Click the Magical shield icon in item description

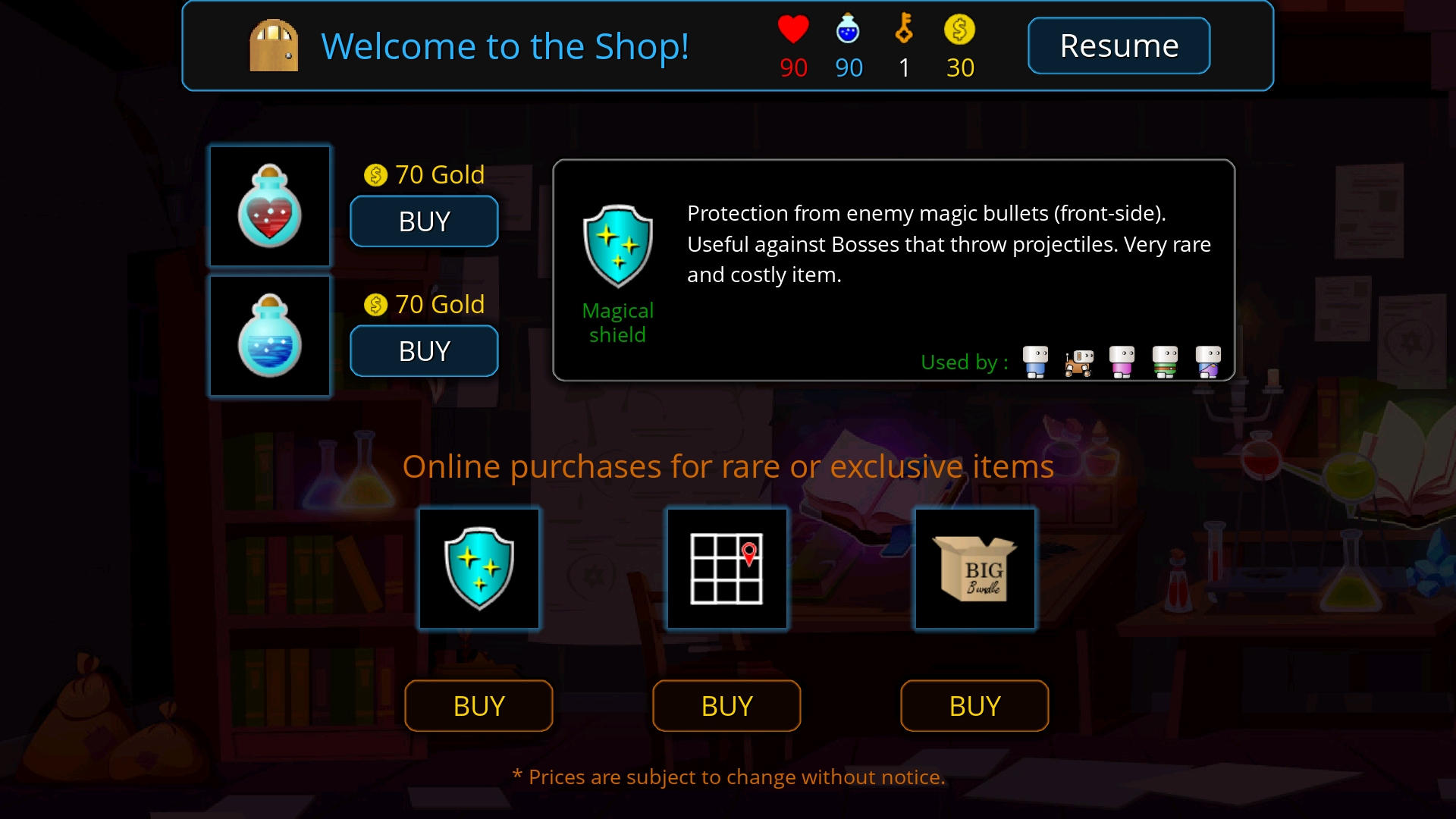click(618, 244)
